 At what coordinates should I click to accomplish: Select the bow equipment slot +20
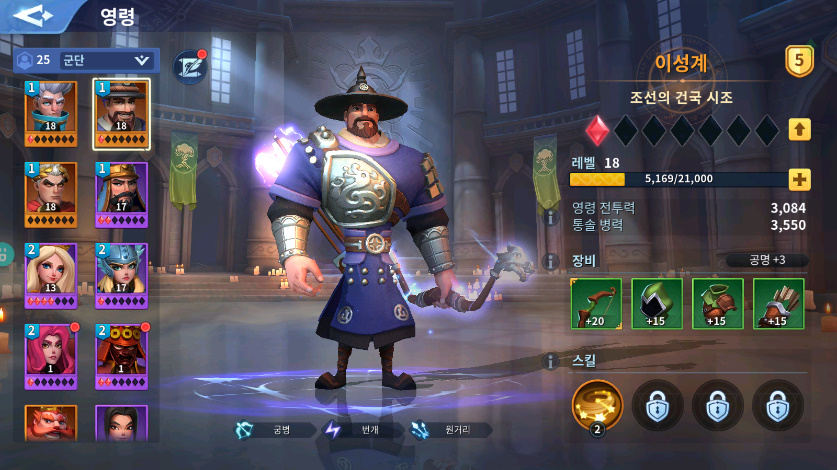coord(596,303)
